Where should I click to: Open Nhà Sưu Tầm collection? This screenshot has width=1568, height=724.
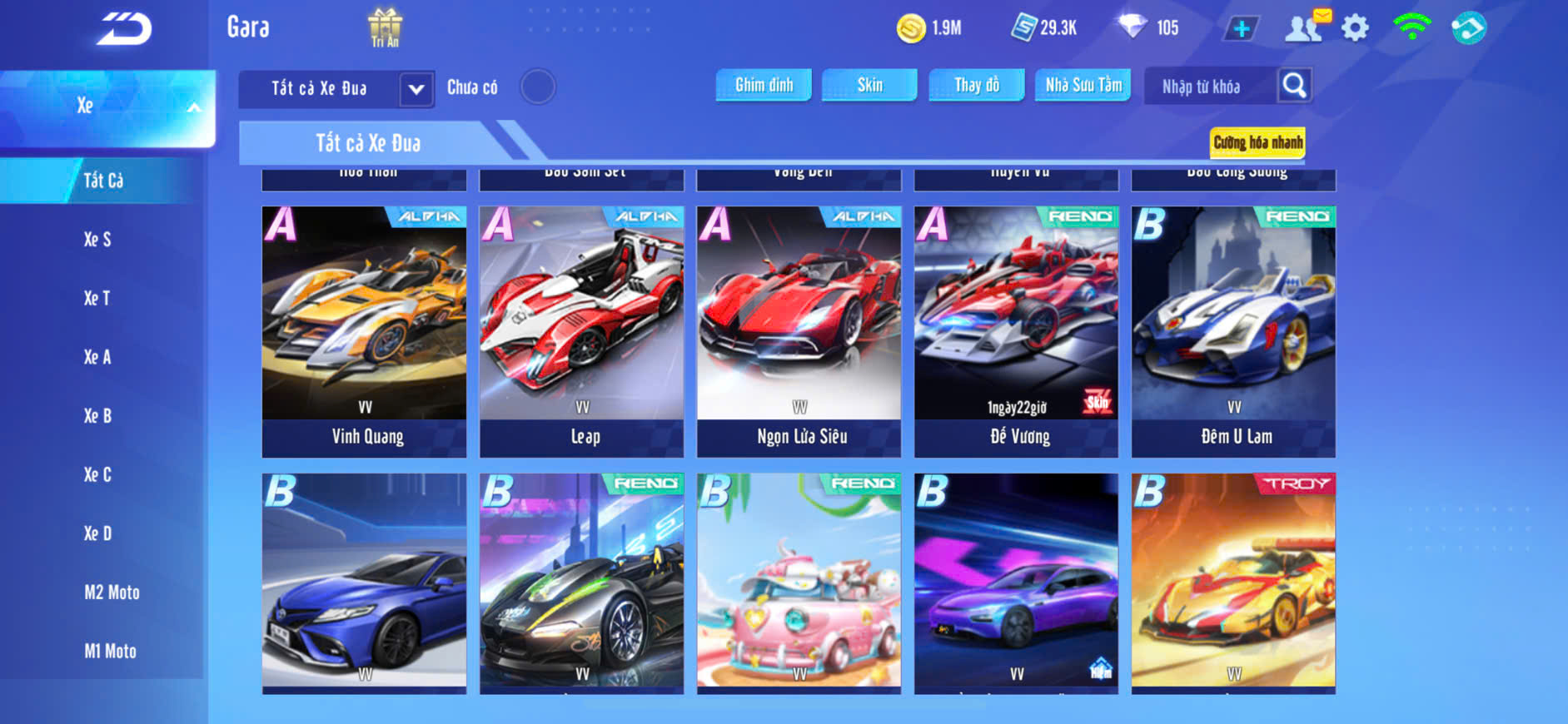pos(1083,85)
